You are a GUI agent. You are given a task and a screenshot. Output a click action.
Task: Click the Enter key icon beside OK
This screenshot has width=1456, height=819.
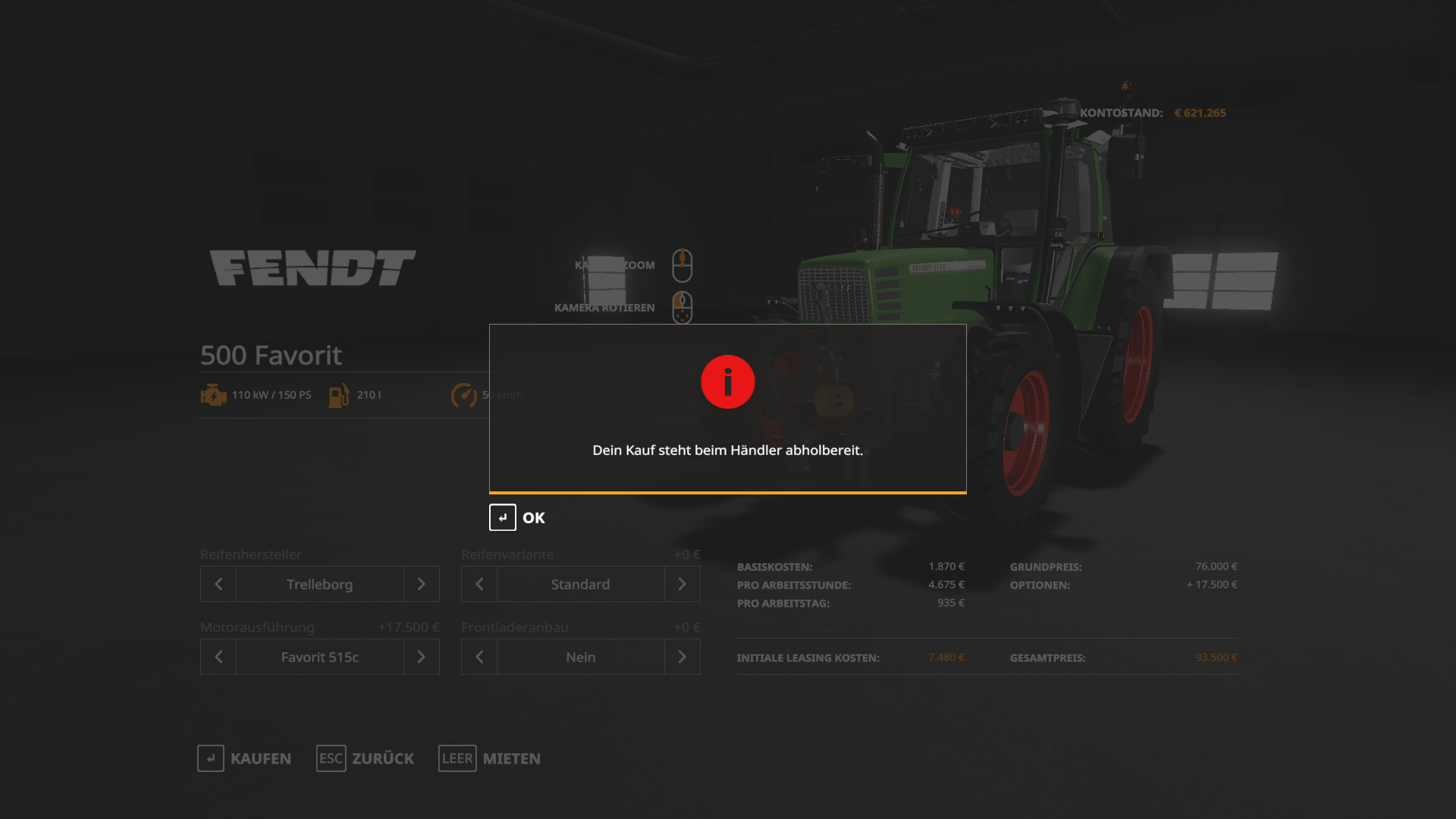click(501, 517)
